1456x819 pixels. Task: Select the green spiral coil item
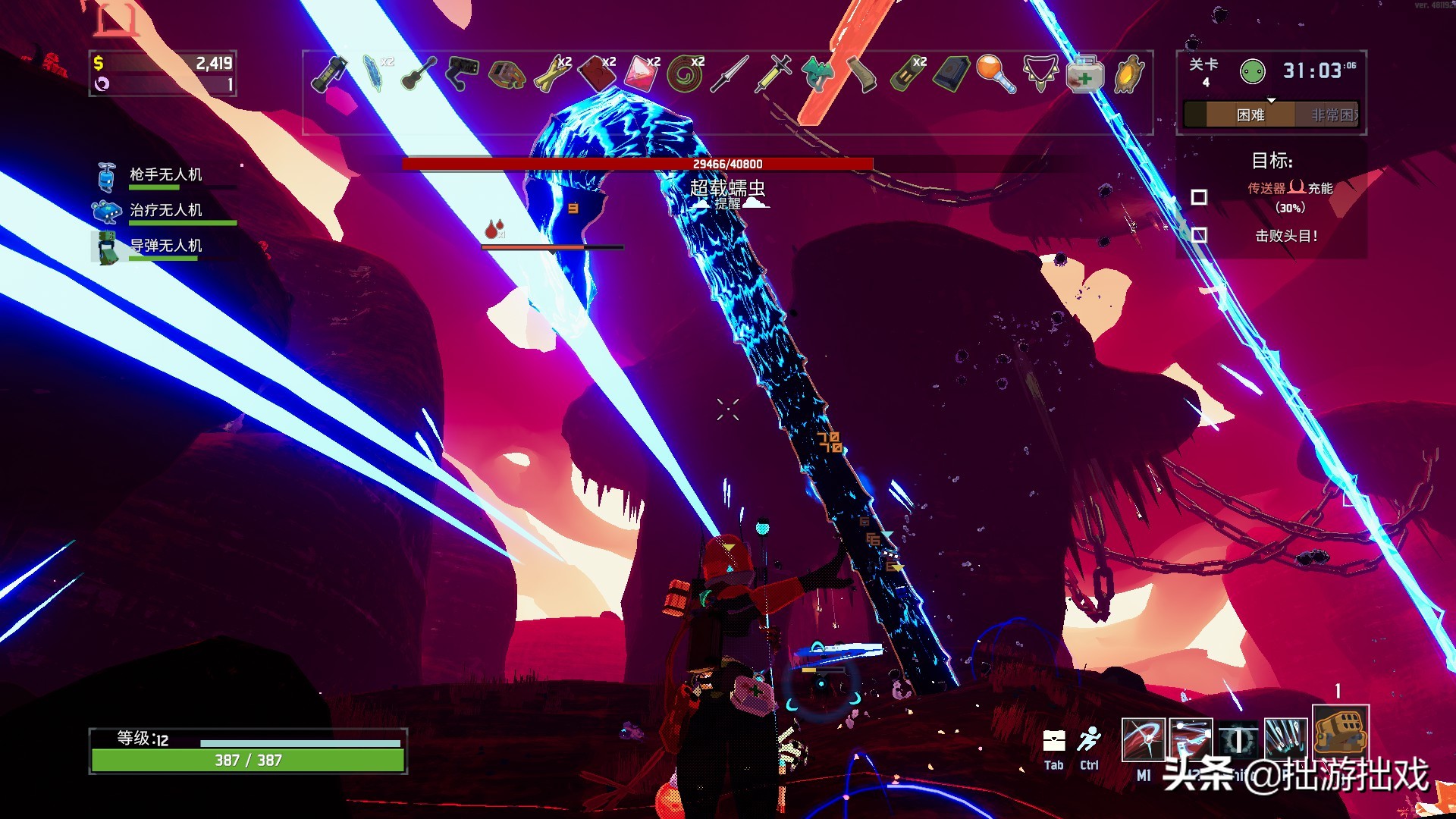pyautogui.click(x=686, y=74)
